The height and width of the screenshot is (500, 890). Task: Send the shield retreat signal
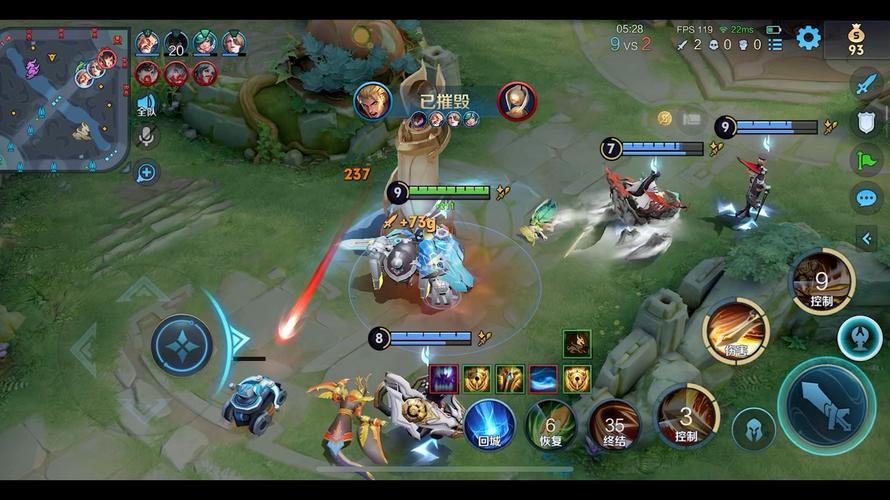tap(865, 122)
